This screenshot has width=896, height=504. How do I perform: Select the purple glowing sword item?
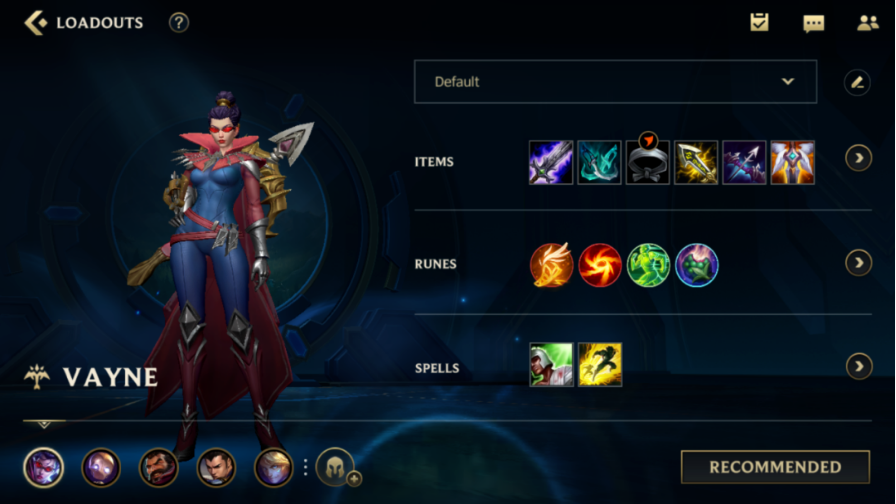(551, 162)
